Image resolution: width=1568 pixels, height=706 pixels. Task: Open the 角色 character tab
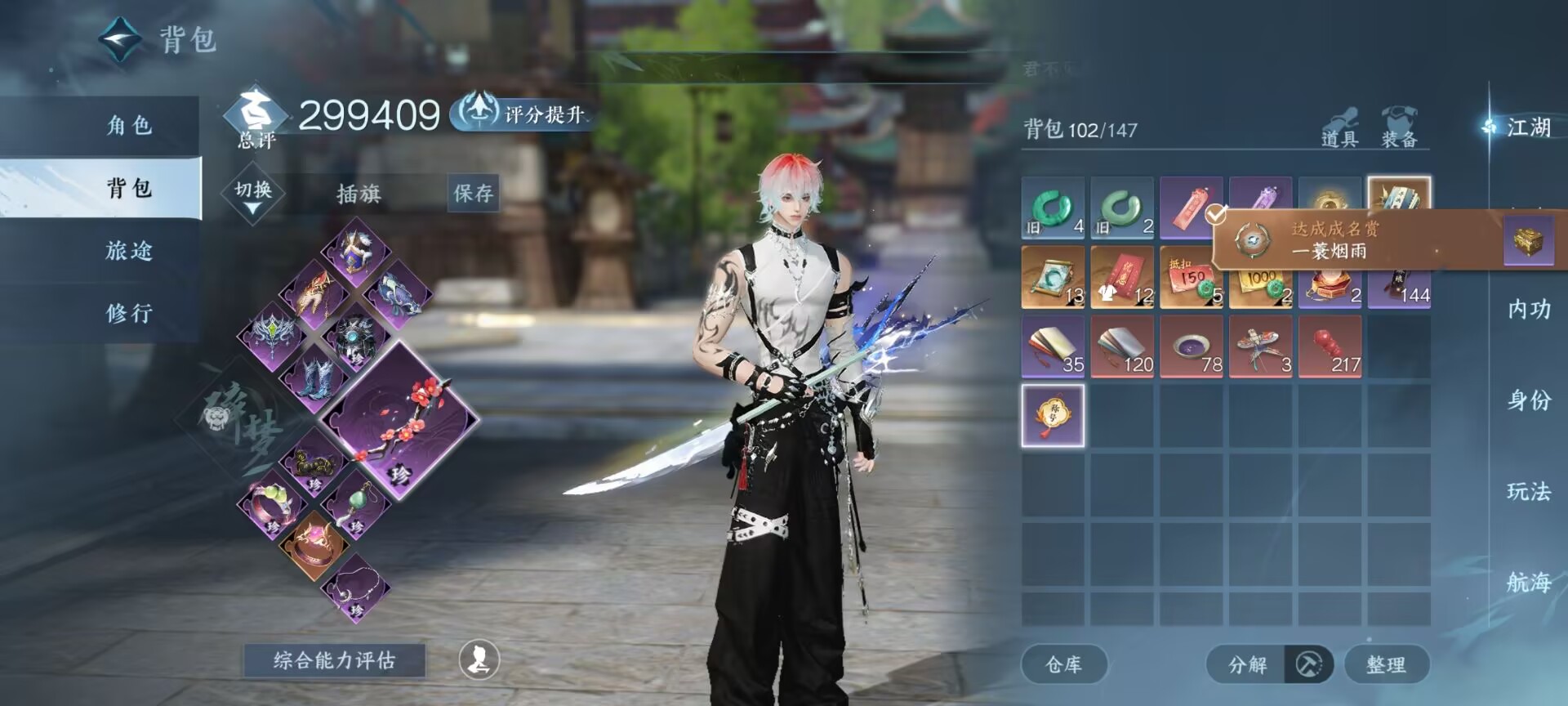click(x=129, y=125)
